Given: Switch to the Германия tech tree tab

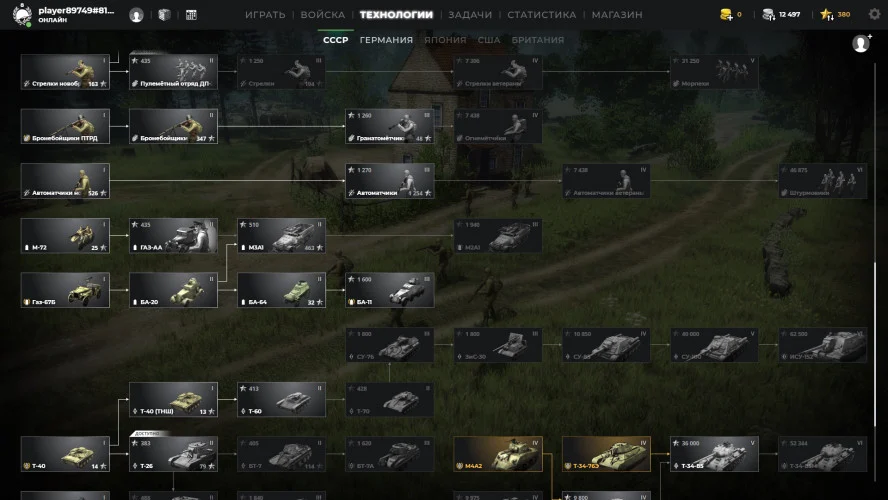Looking at the screenshot, I should click(x=386, y=40).
